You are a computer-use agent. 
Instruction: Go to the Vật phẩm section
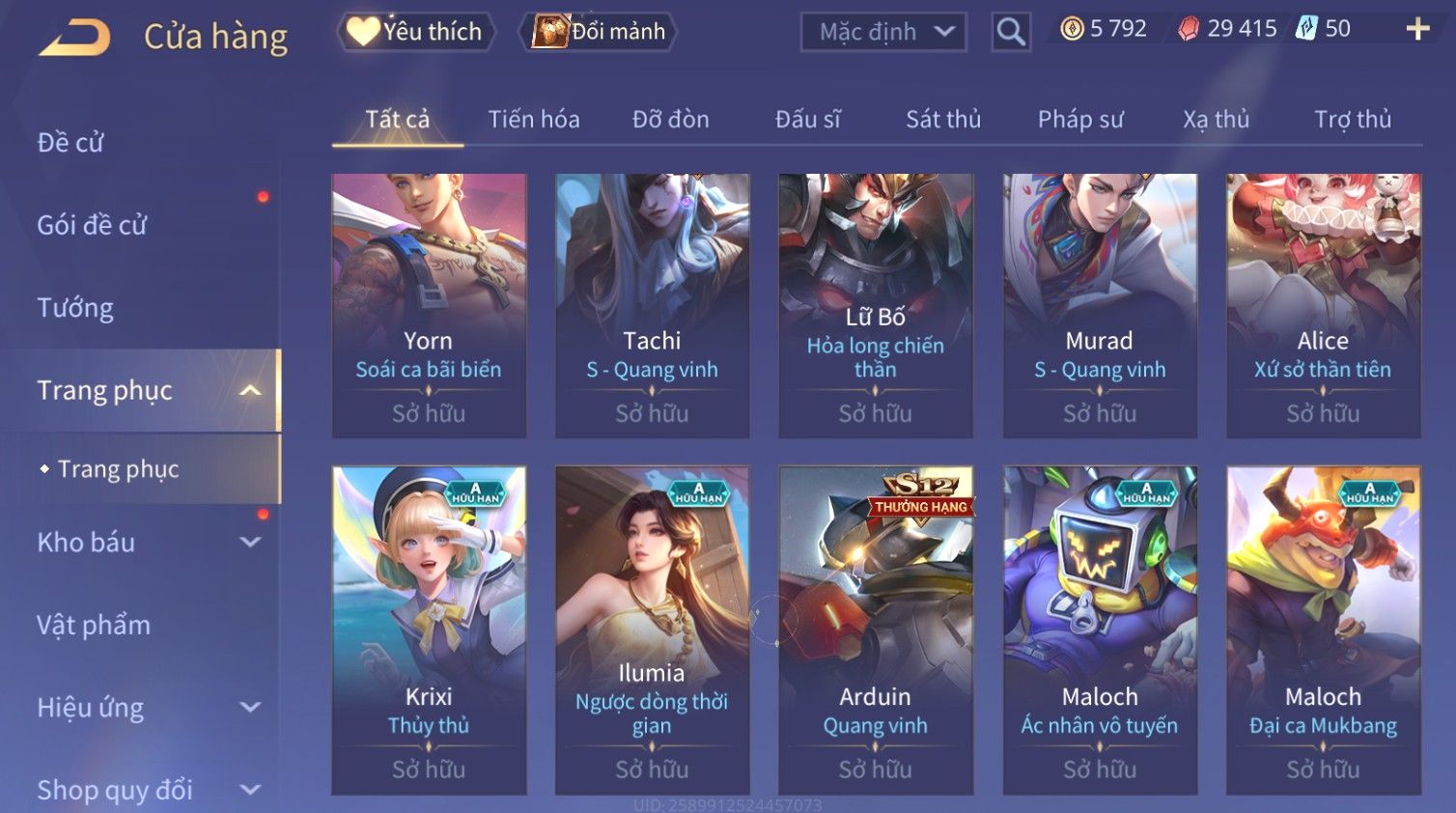(94, 626)
